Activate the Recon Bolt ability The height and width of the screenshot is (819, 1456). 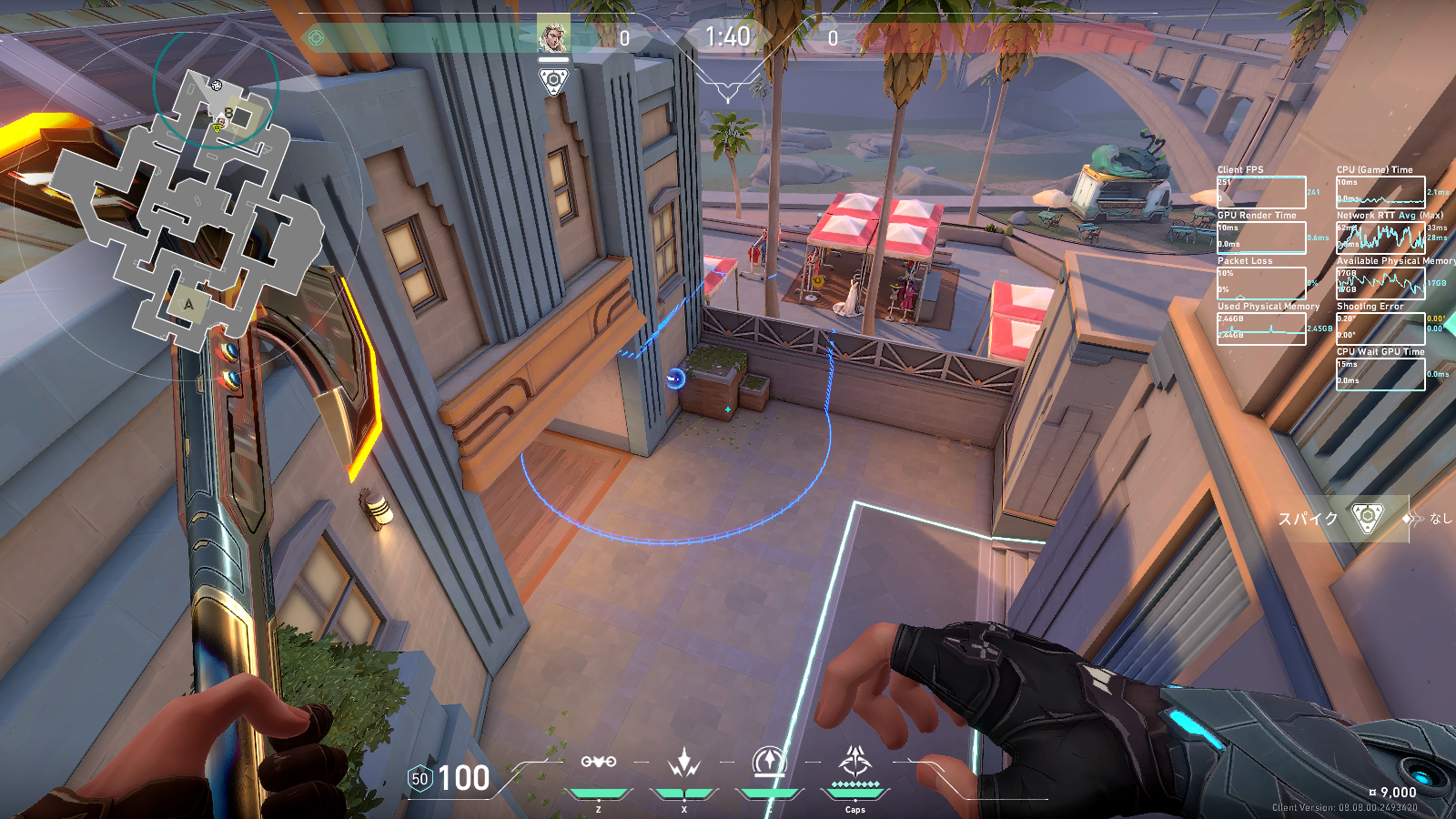[770, 763]
